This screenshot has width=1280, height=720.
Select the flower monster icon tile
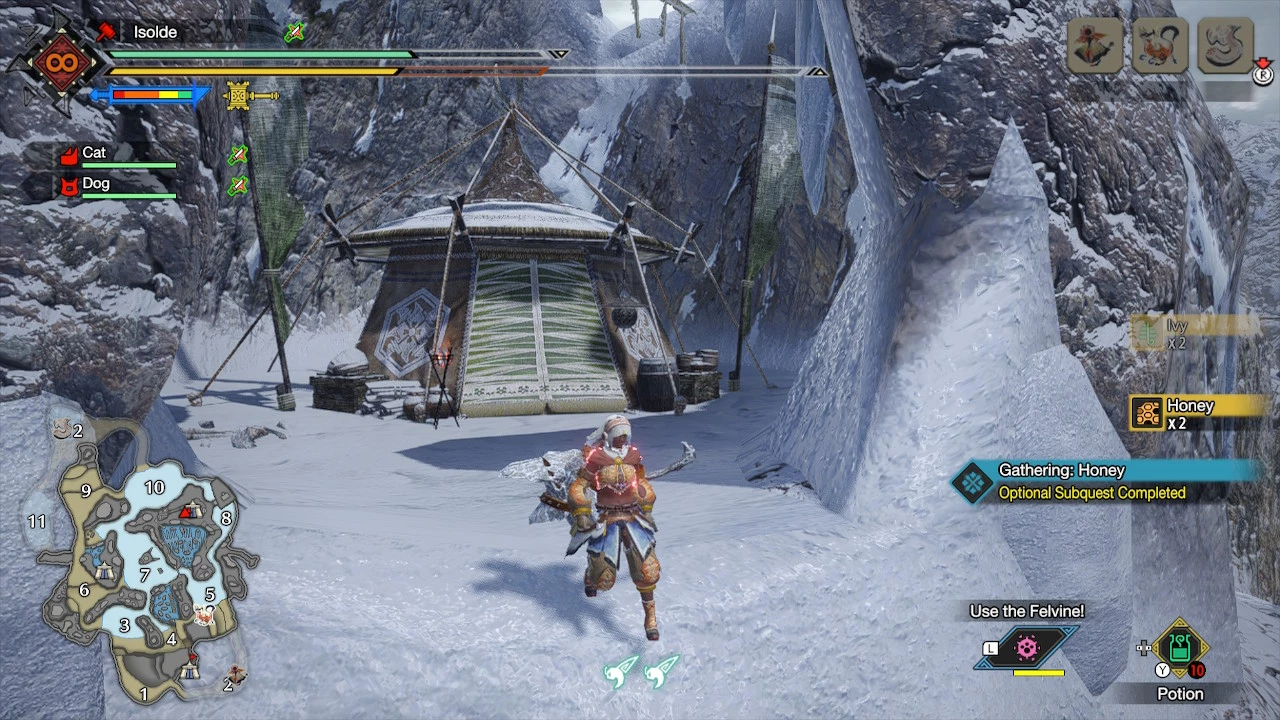pyautogui.click(x=1093, y=46)
